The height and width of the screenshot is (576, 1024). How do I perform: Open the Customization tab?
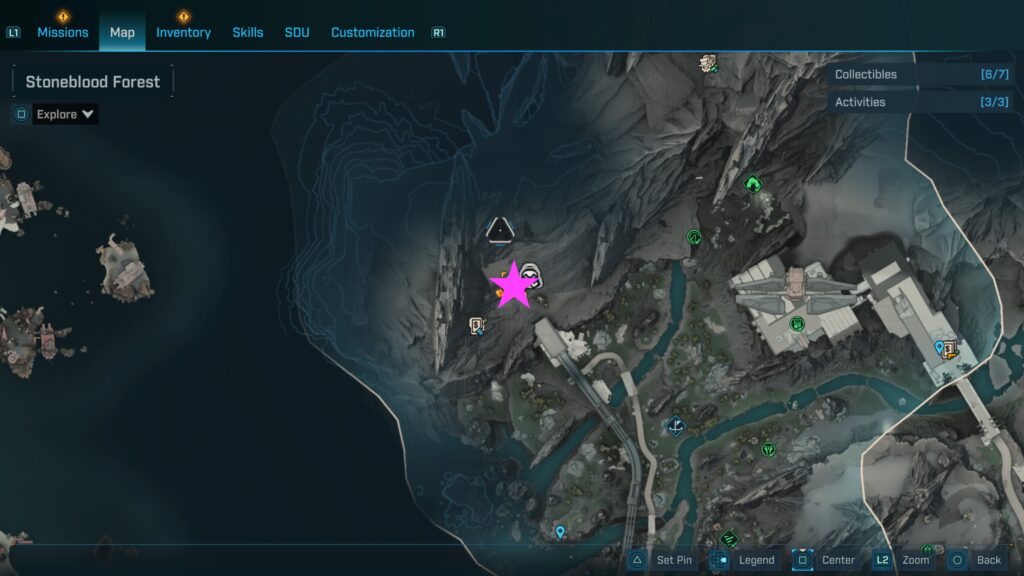(372, 32)
